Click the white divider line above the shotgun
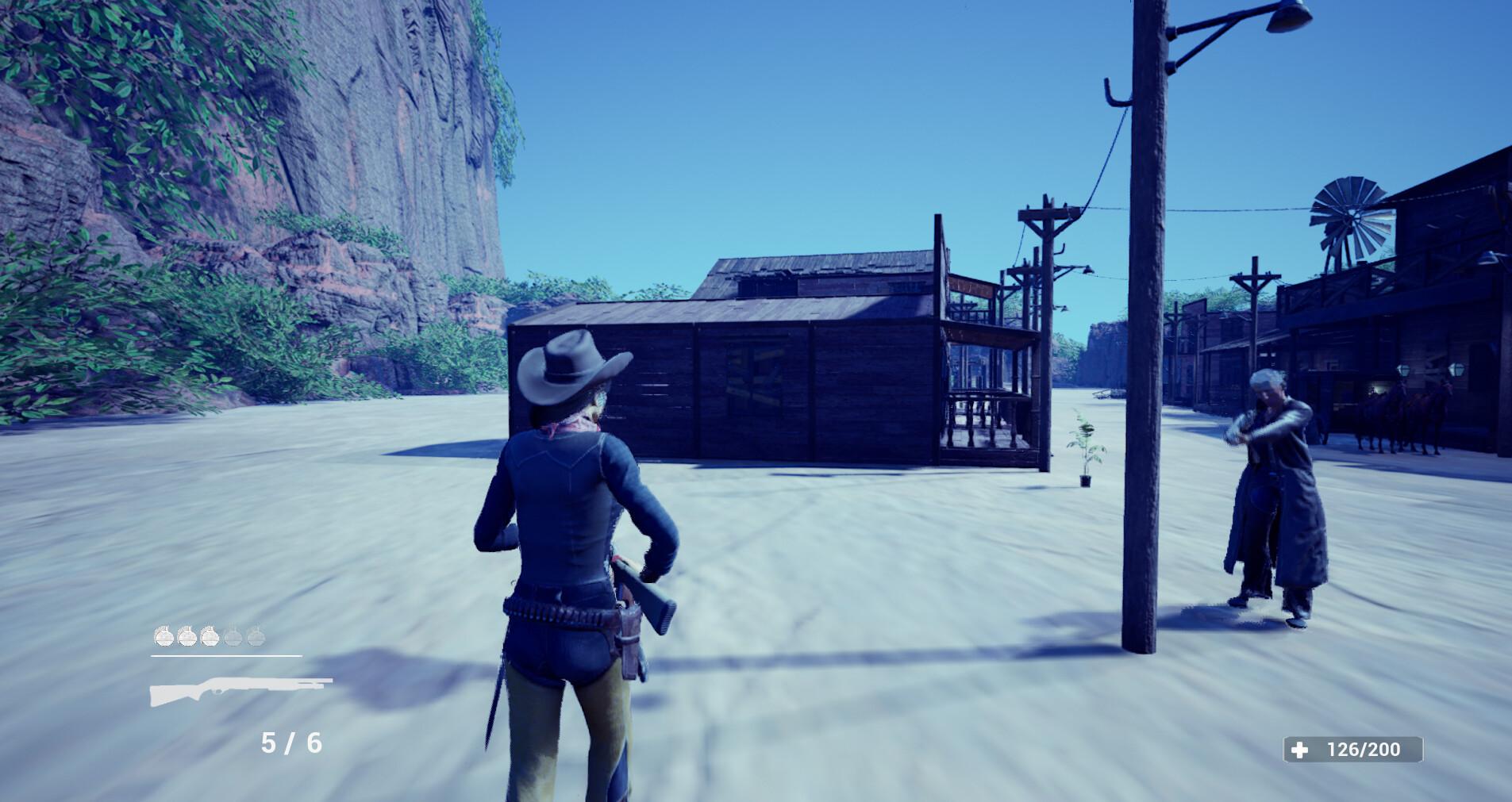 [226, 656]
